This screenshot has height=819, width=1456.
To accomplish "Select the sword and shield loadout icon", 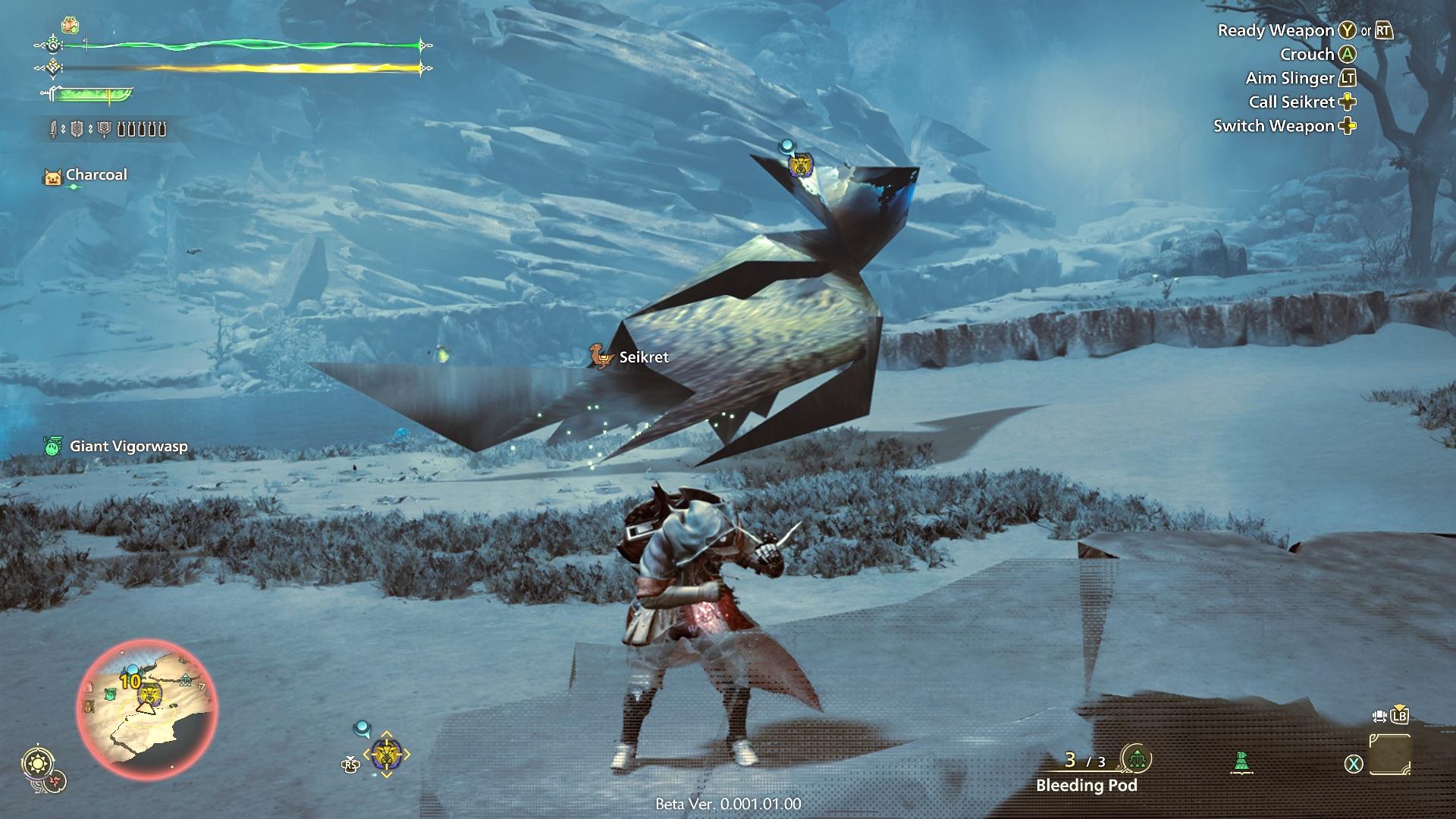I will click(x=54, y=128).
